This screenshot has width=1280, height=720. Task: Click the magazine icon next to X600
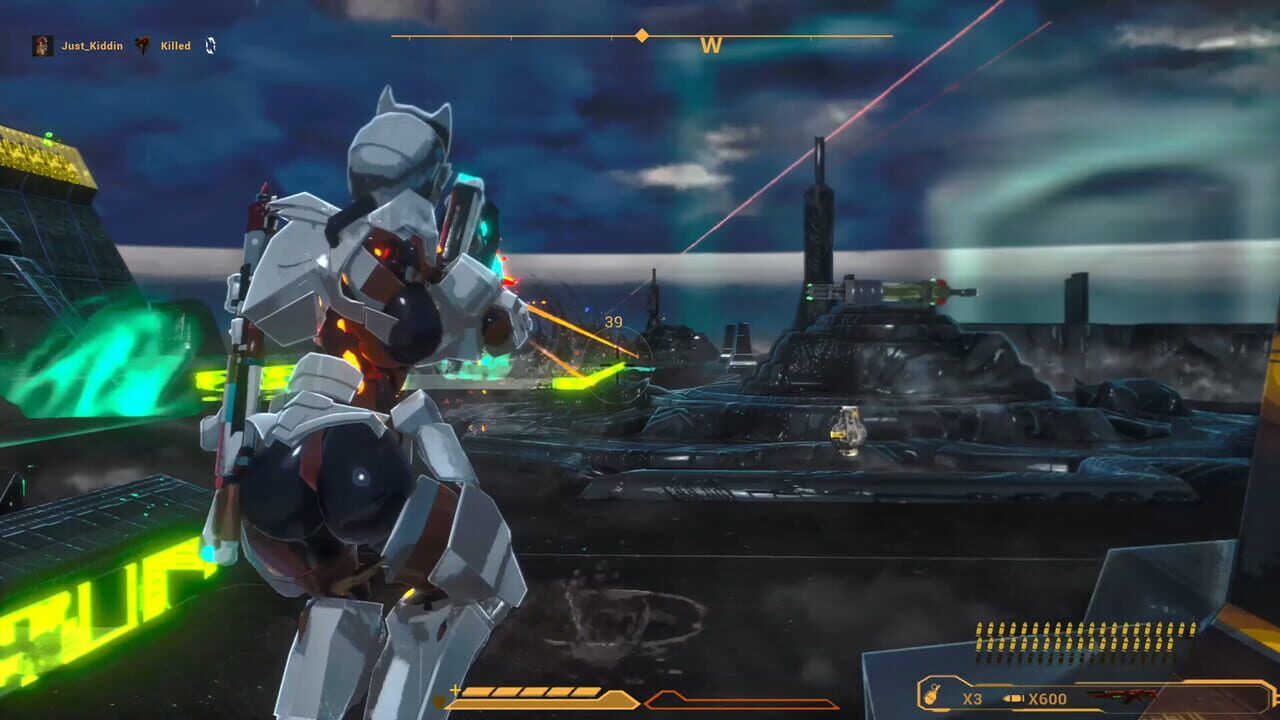coord(1012,697)
